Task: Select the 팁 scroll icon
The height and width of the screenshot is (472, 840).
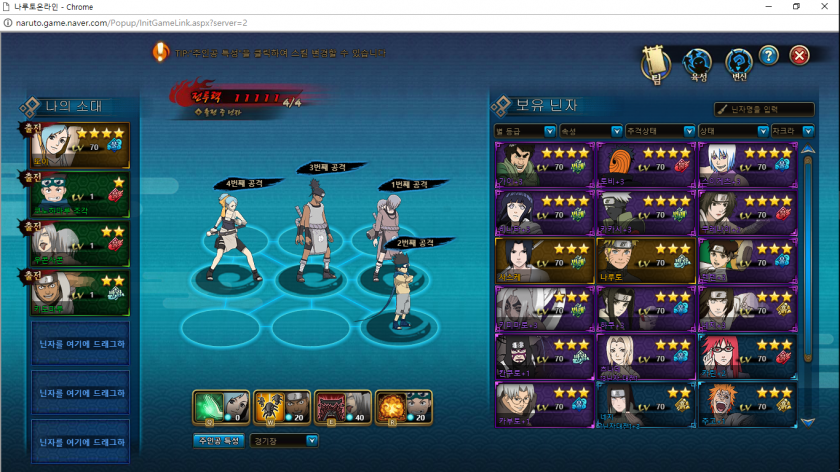Action: tap(654, 64)
